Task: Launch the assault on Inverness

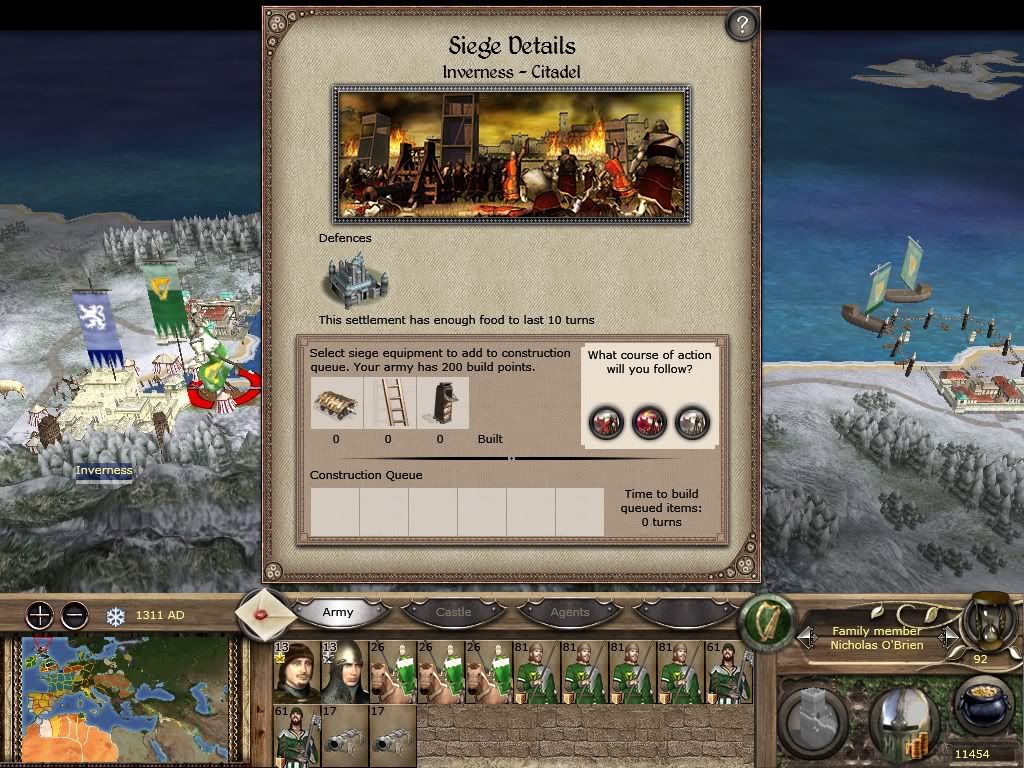Action: (x=606, y=422)
